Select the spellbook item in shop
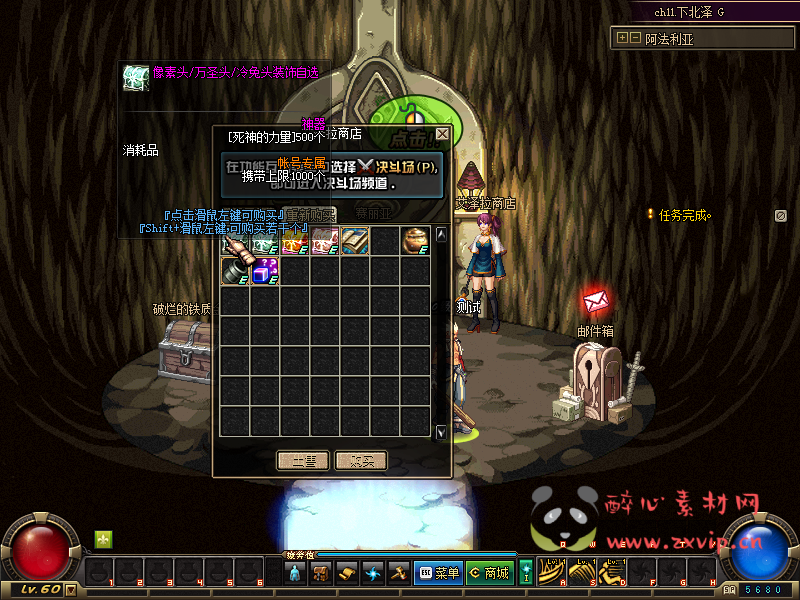This screenshot has height=600, width=800. point(355,241)
